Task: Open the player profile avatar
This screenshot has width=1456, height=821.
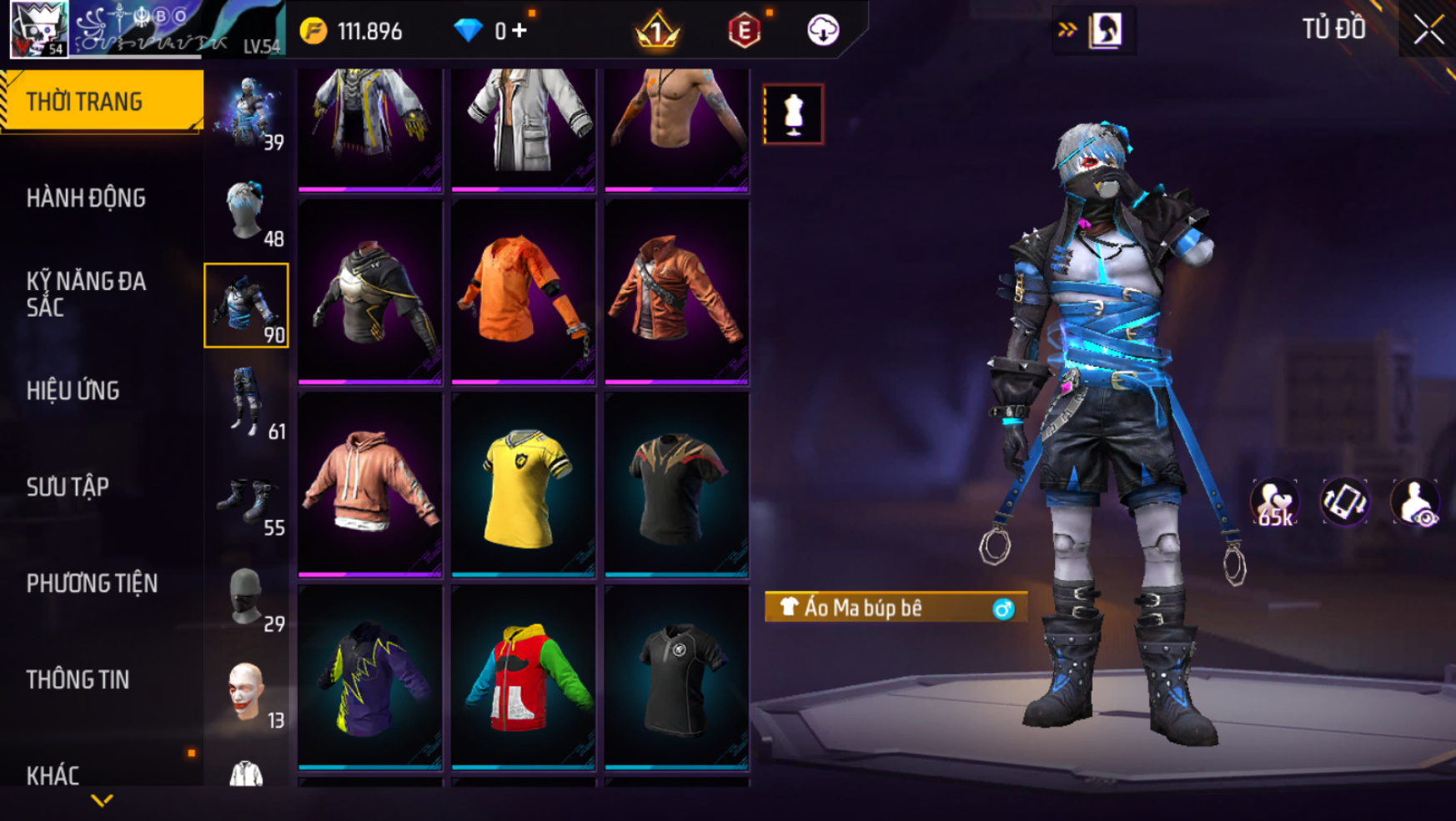Action: coord(38,29)
